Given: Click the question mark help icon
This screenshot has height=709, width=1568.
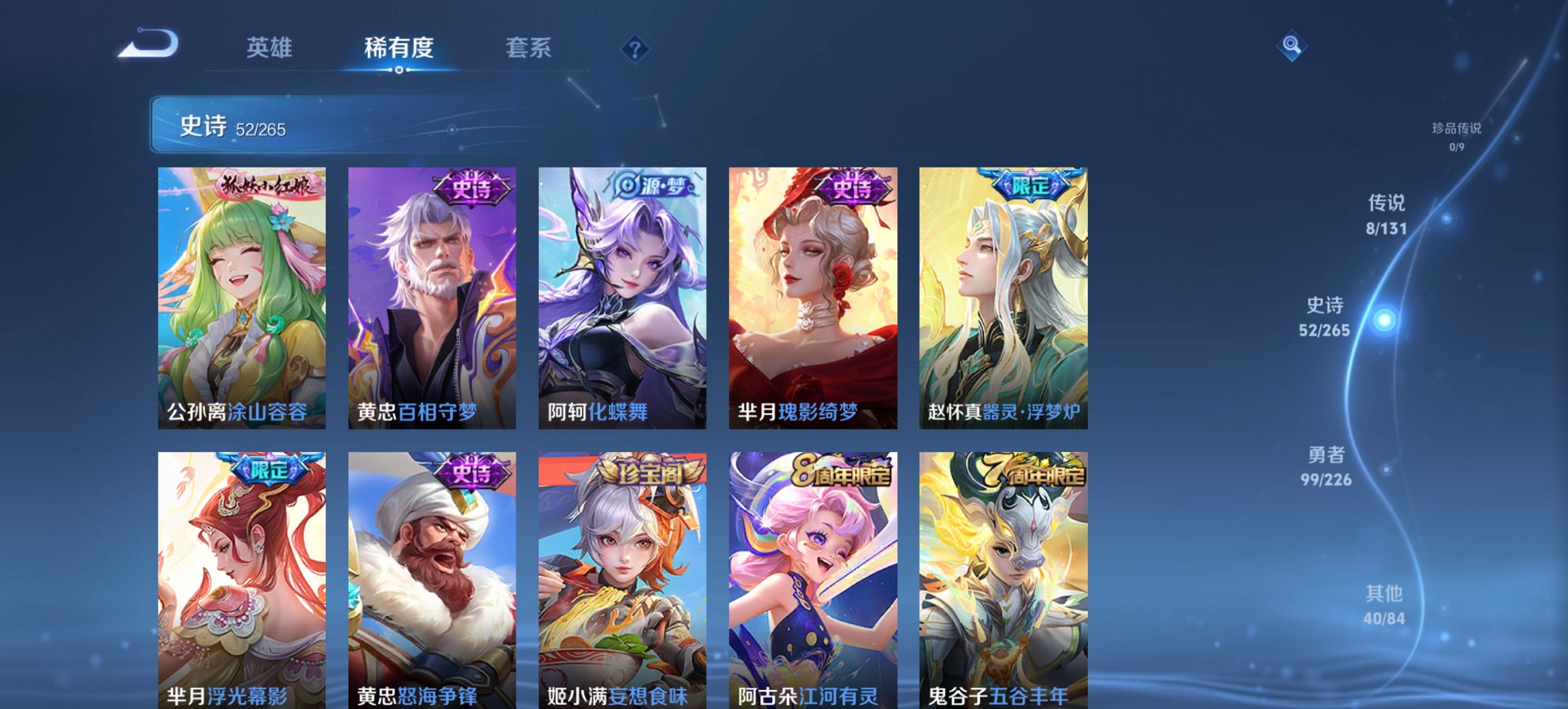Looking at the screenshot, I should coord(634,48).
